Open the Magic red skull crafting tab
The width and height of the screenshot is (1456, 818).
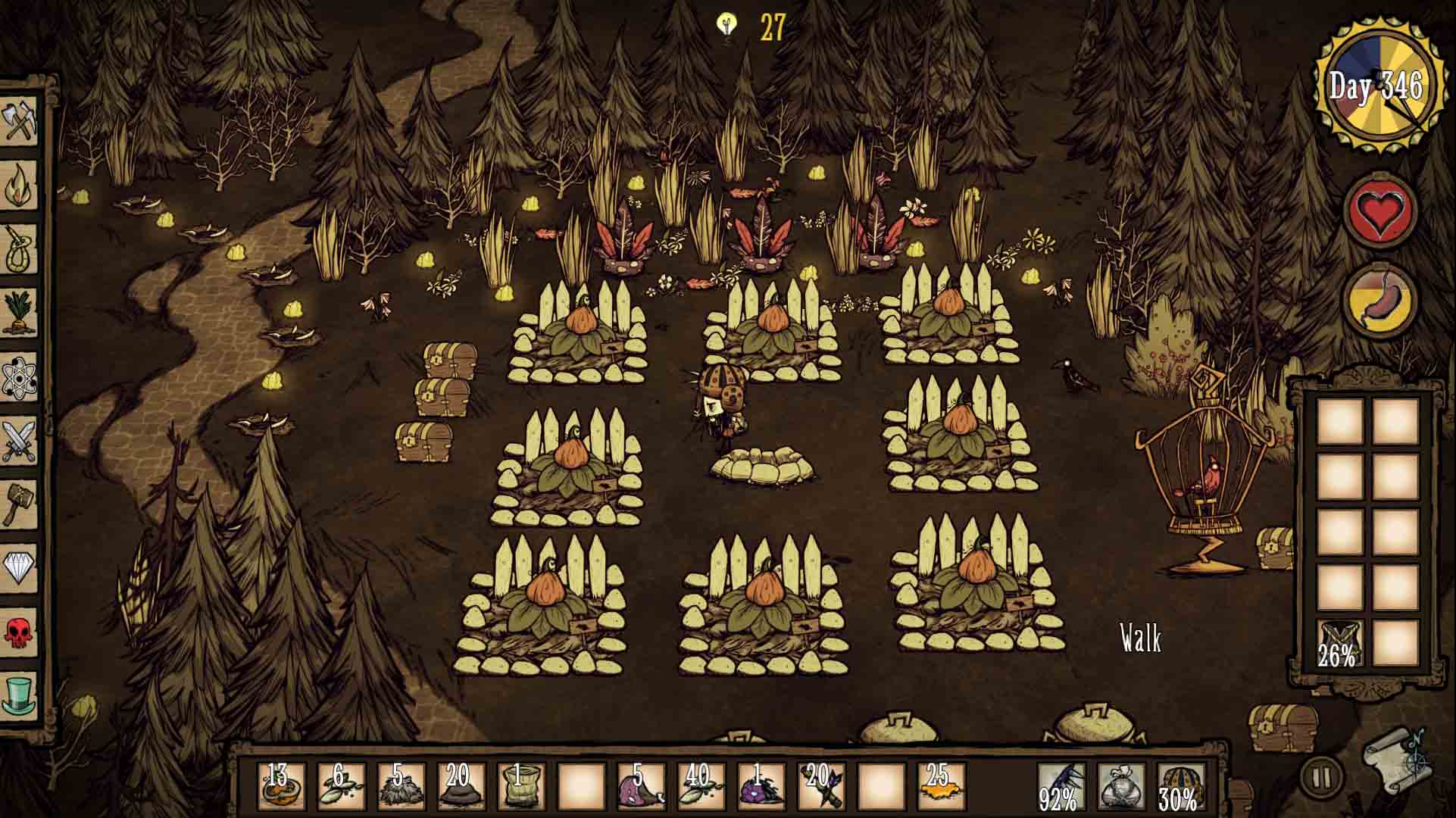point(20,631)
